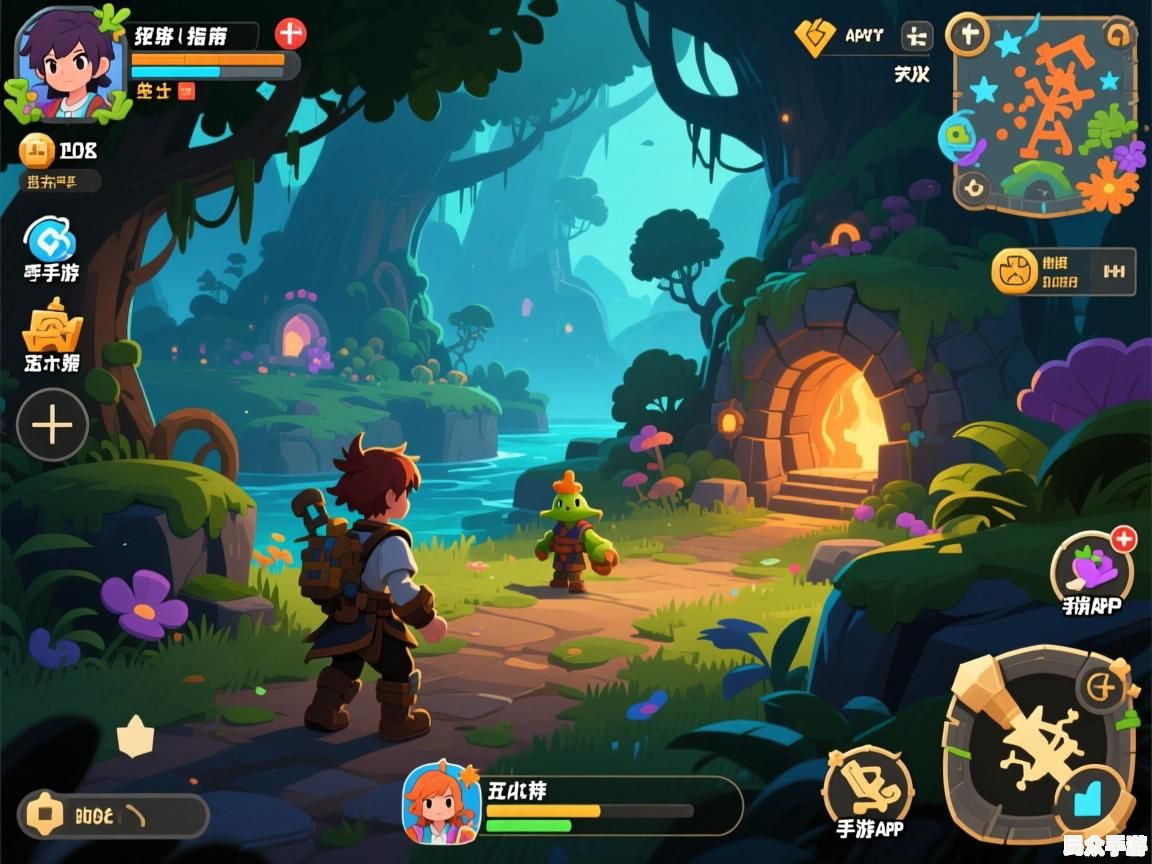
Task: Open the orange face quest tracker panel
Action: point(1062,271)
